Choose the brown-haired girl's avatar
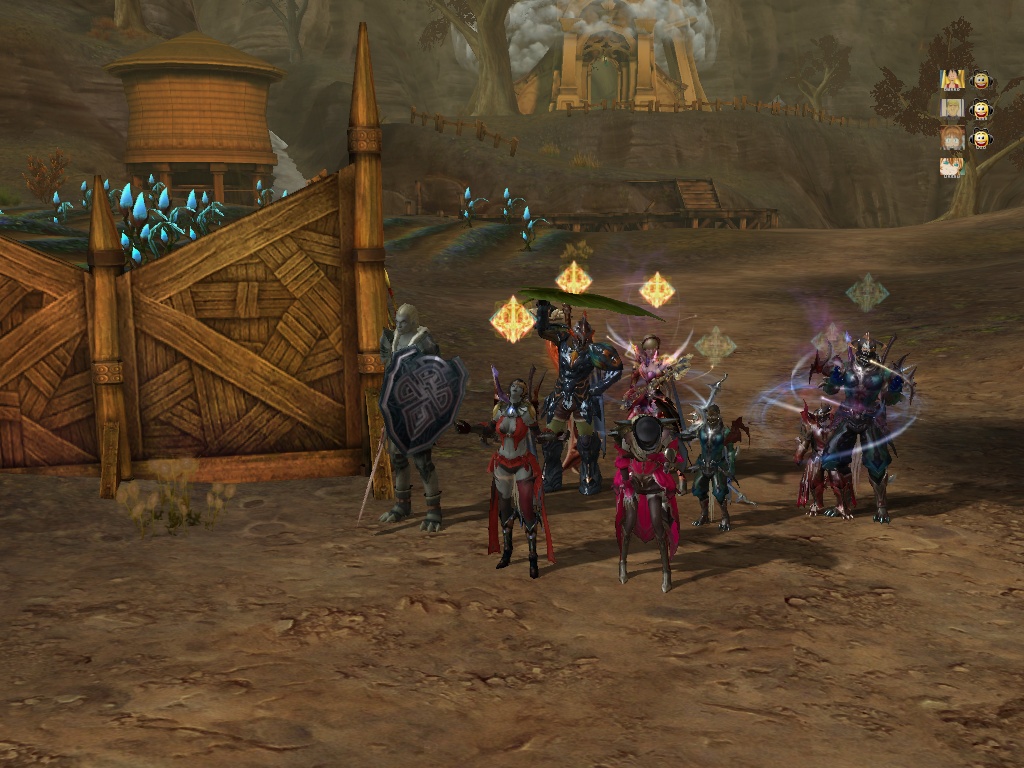This screenshot has width=1024, height=768. [952, 137]
